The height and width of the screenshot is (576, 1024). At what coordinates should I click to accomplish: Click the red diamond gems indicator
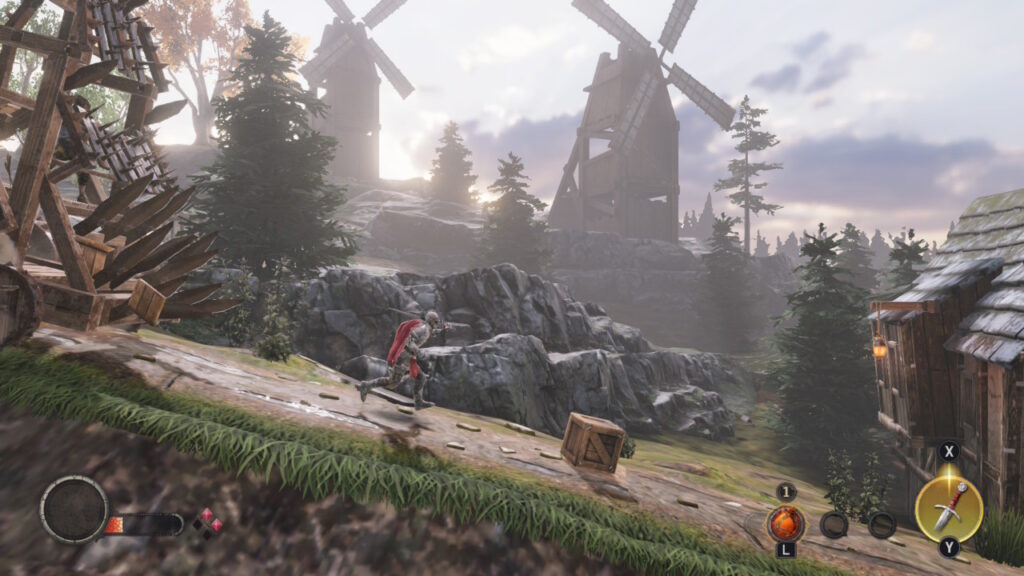click(x=208, y=522)
